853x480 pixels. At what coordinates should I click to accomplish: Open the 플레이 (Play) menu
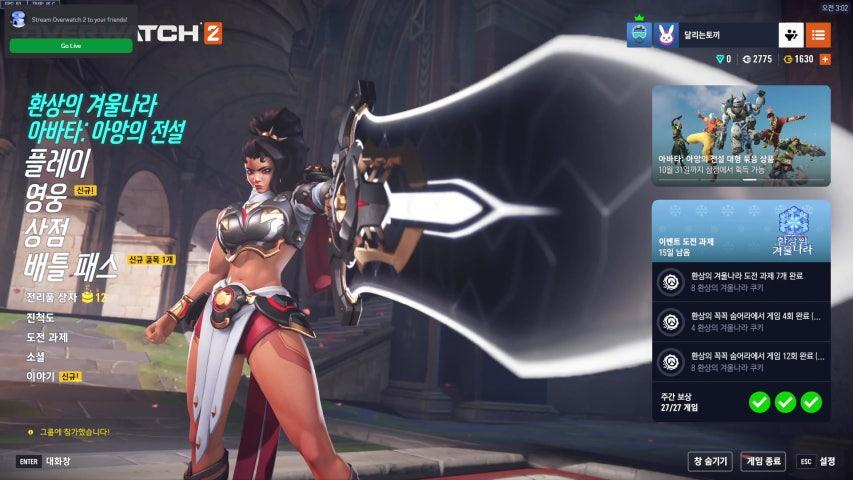pos(57,162)
